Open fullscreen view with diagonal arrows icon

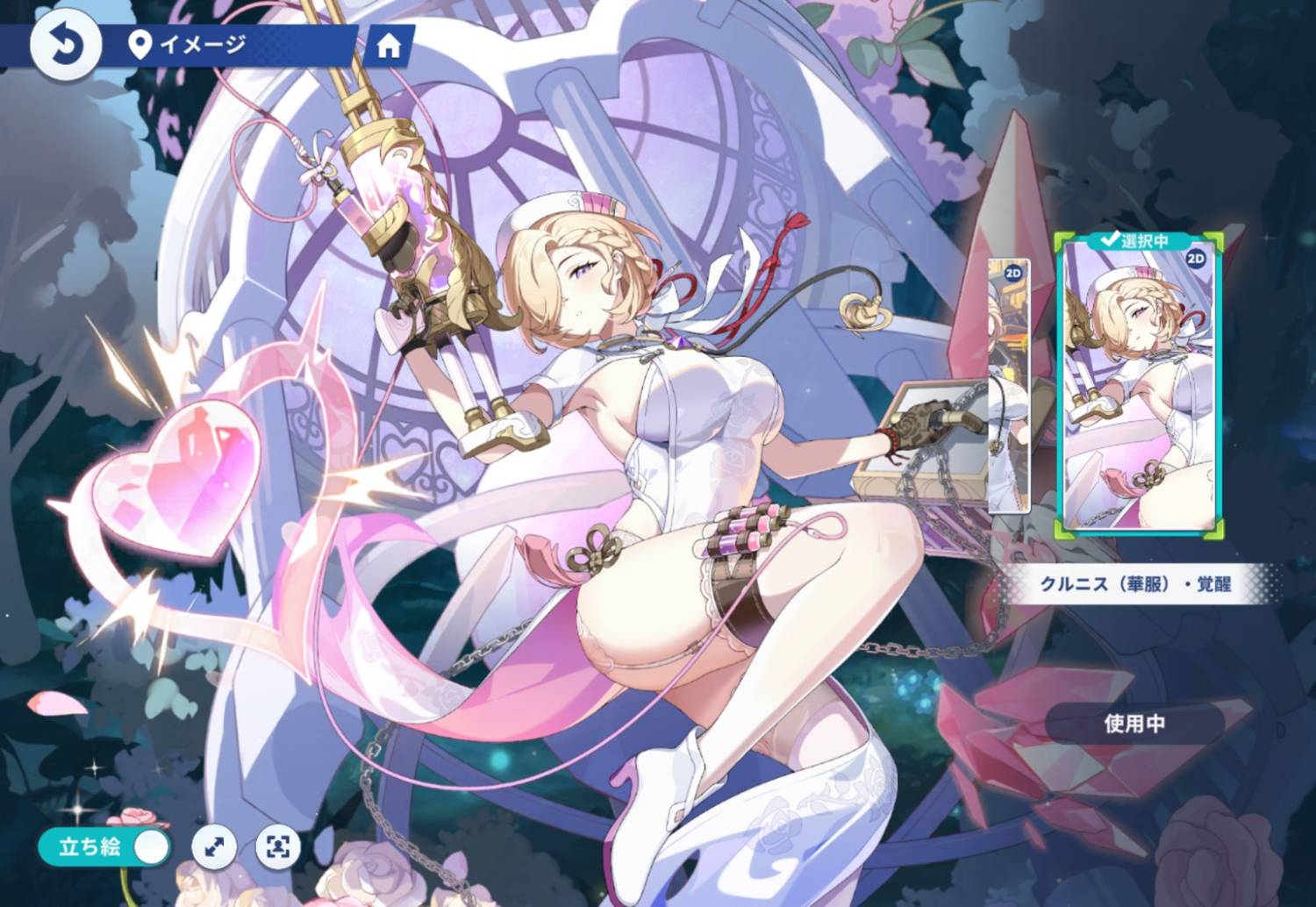[x=213, y=847]
